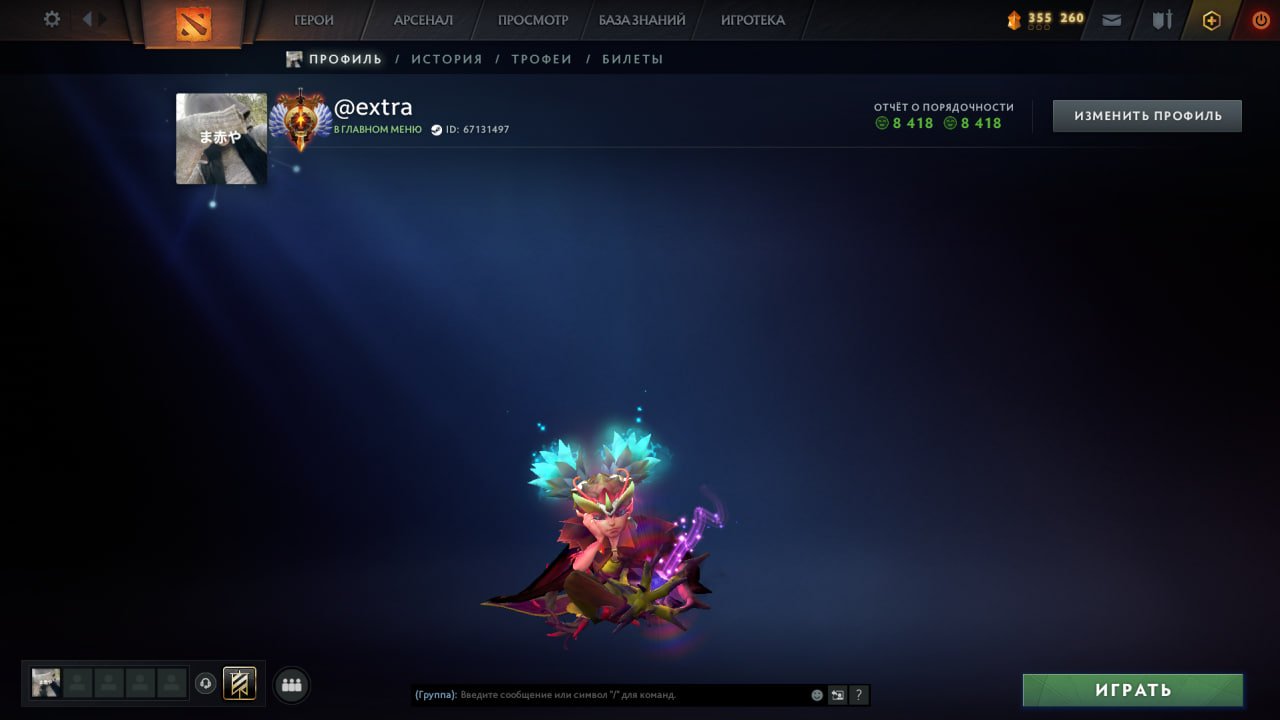Open the rank medal details
This screenshot has height=720, width=1280.
point(300,118)
